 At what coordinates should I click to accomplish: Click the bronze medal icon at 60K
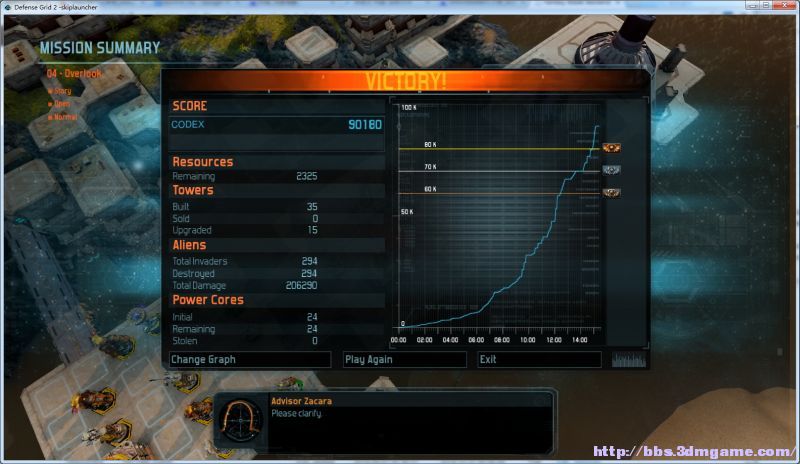pyautogui.click(x=612, y=192)
